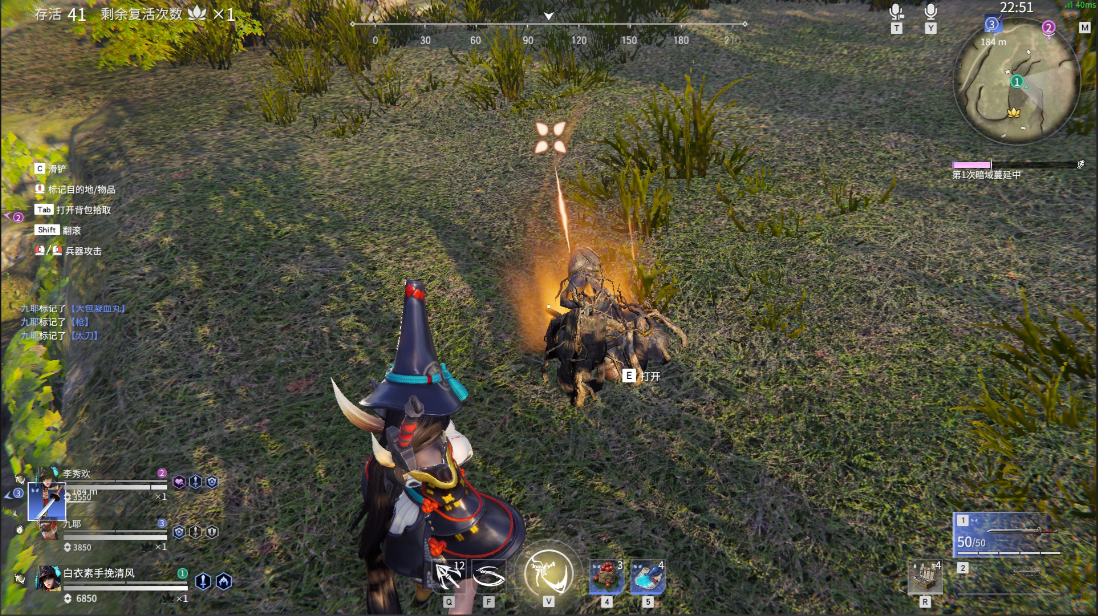Activate the swirl skill icon
1098x616 pixels.
(489, 576)
